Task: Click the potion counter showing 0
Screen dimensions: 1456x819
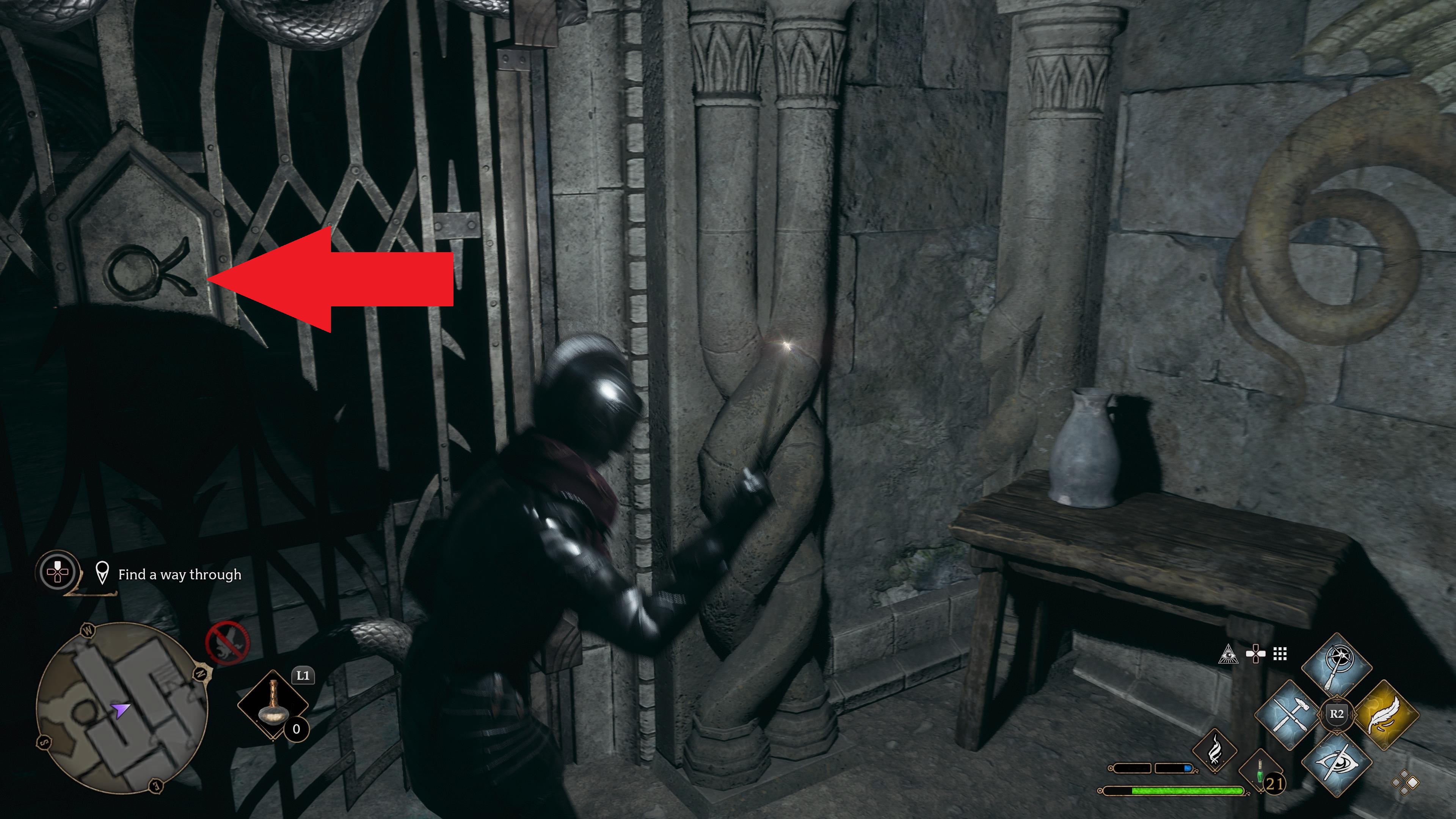Action: [297, 730]
